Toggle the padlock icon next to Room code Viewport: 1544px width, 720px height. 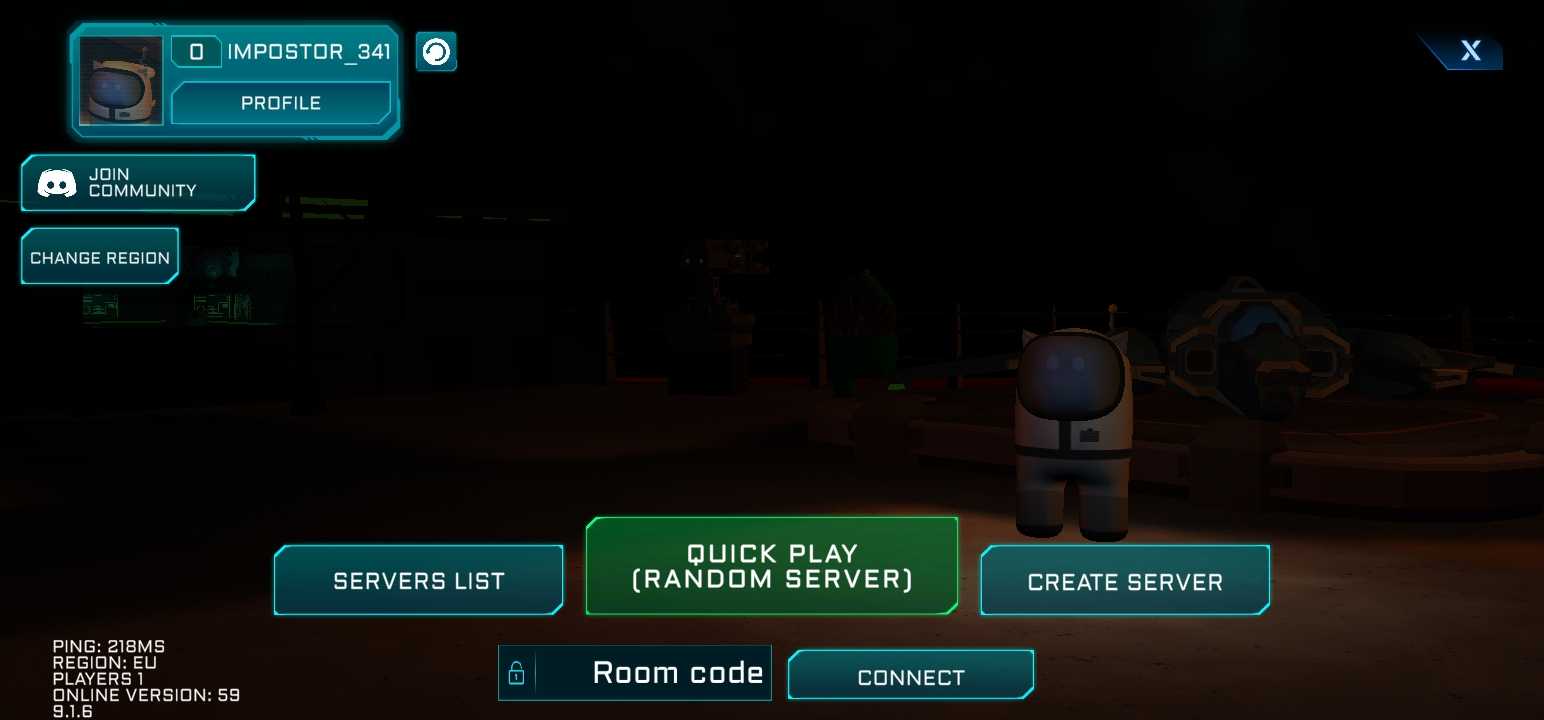point(516,673)
